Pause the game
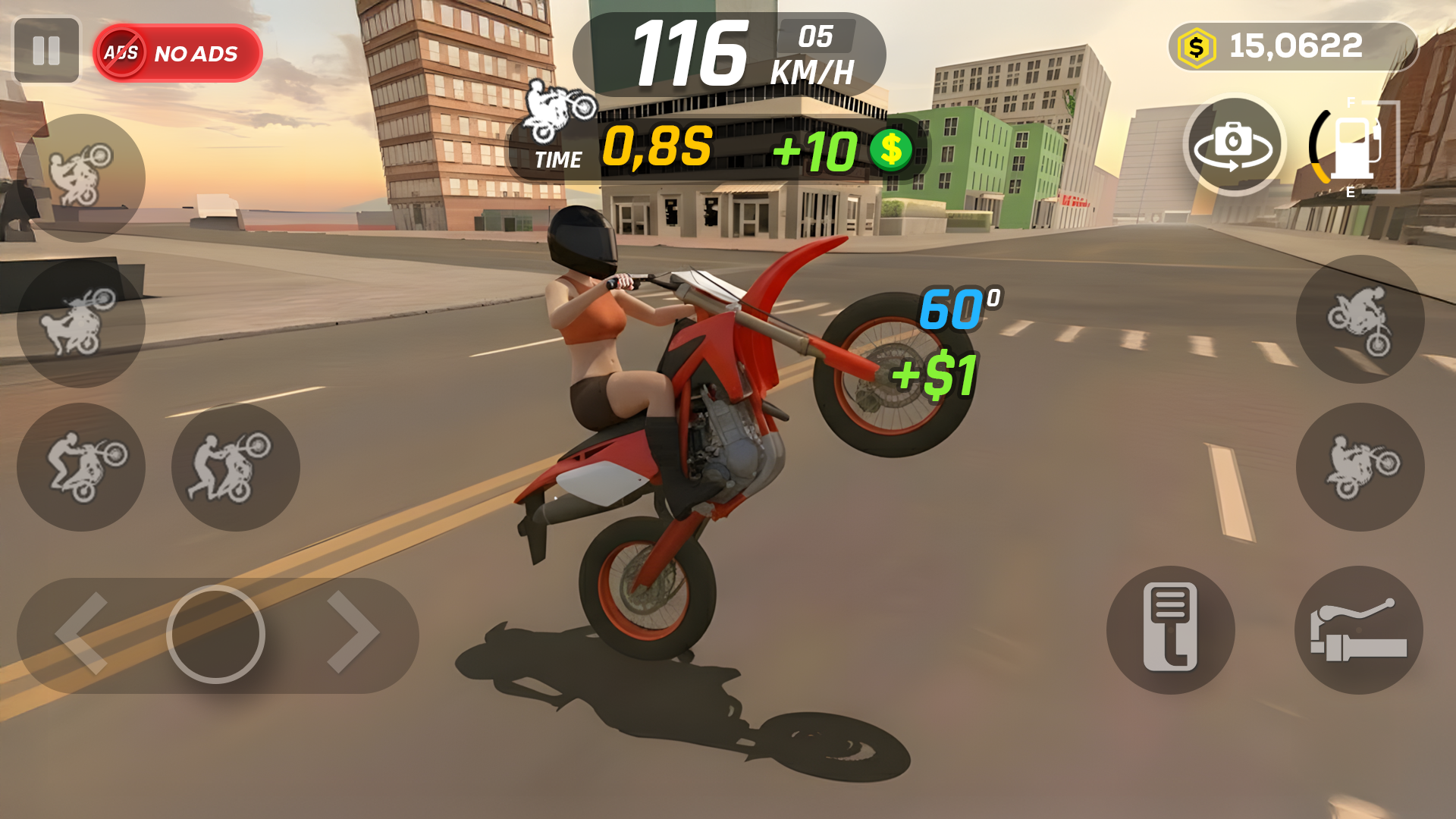Viewport: 1456px width, 819px height. pyautogui.click(x=46, y=51)
